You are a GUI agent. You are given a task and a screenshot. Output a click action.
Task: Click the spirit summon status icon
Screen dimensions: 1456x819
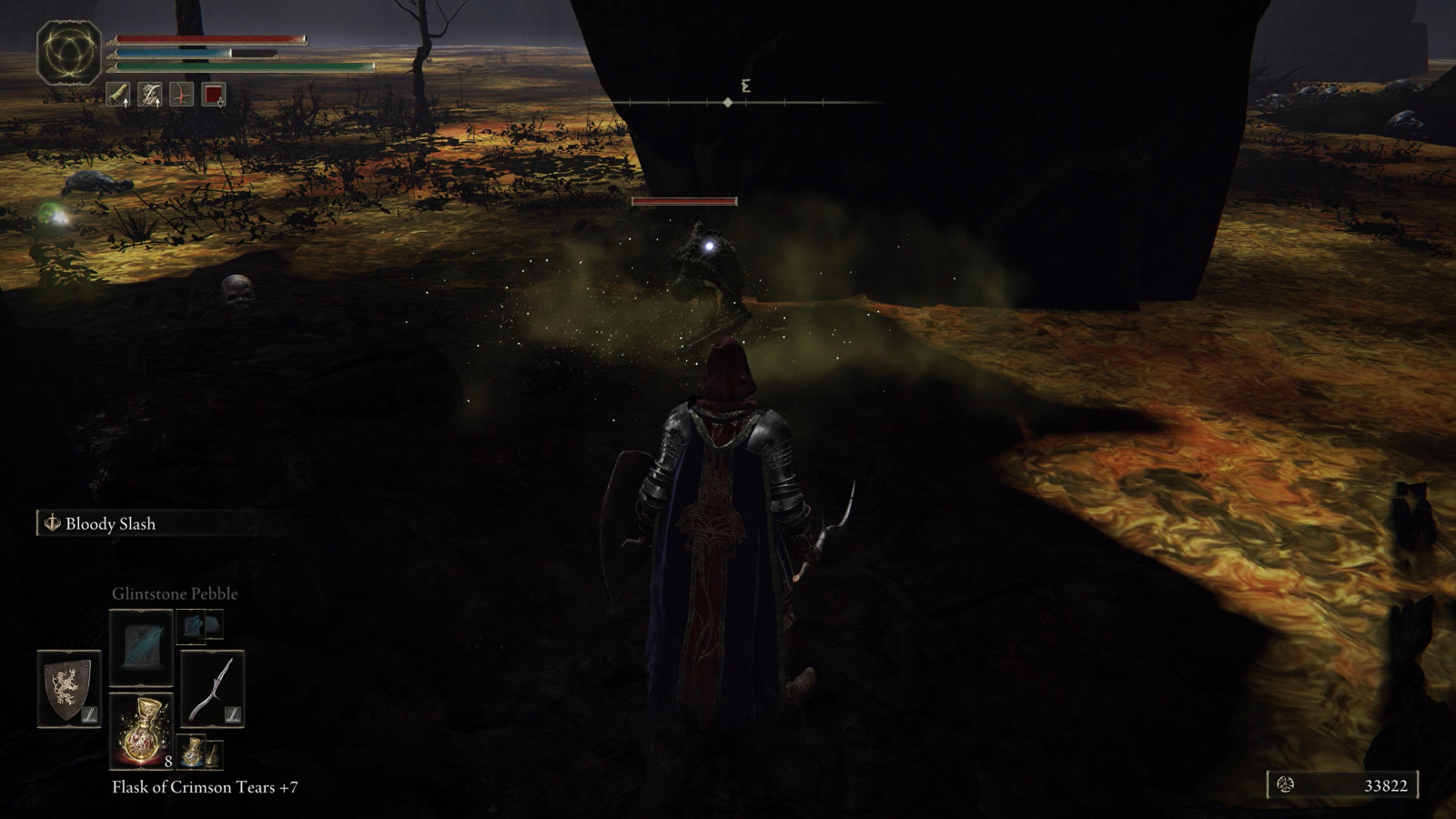pos(150,95)
